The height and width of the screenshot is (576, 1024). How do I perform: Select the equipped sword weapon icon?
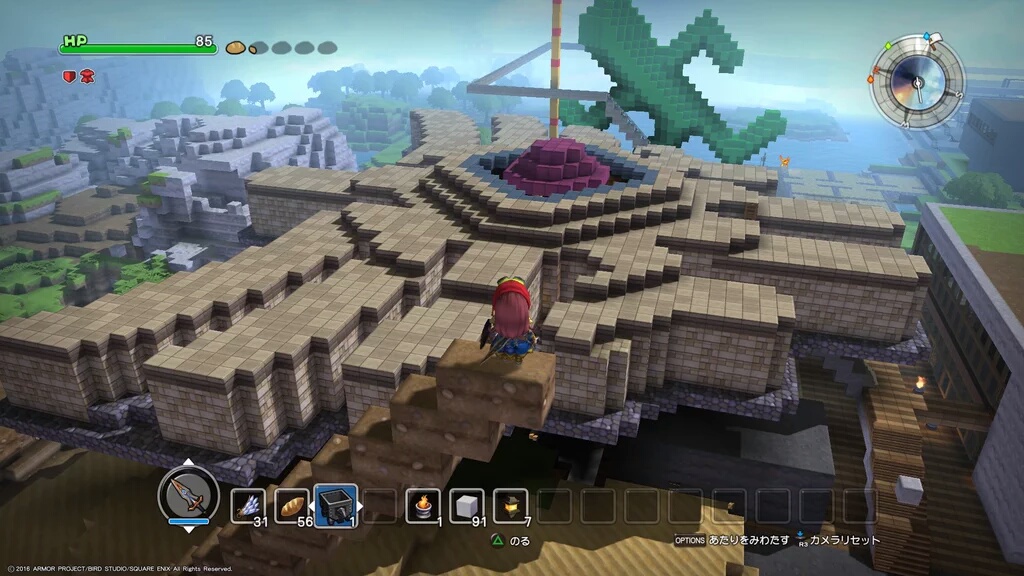point(188,495)
